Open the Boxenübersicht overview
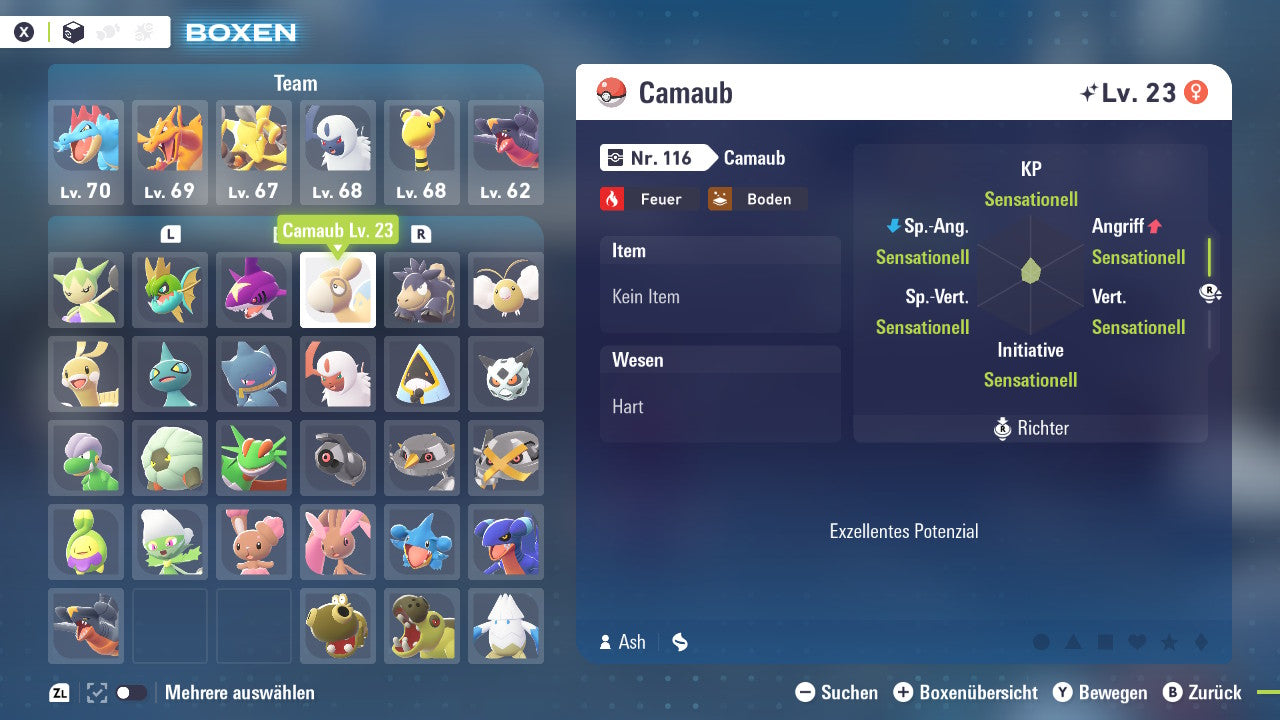Image resolution: width=1280 pixels, height=720 pixels. point(969,692)
